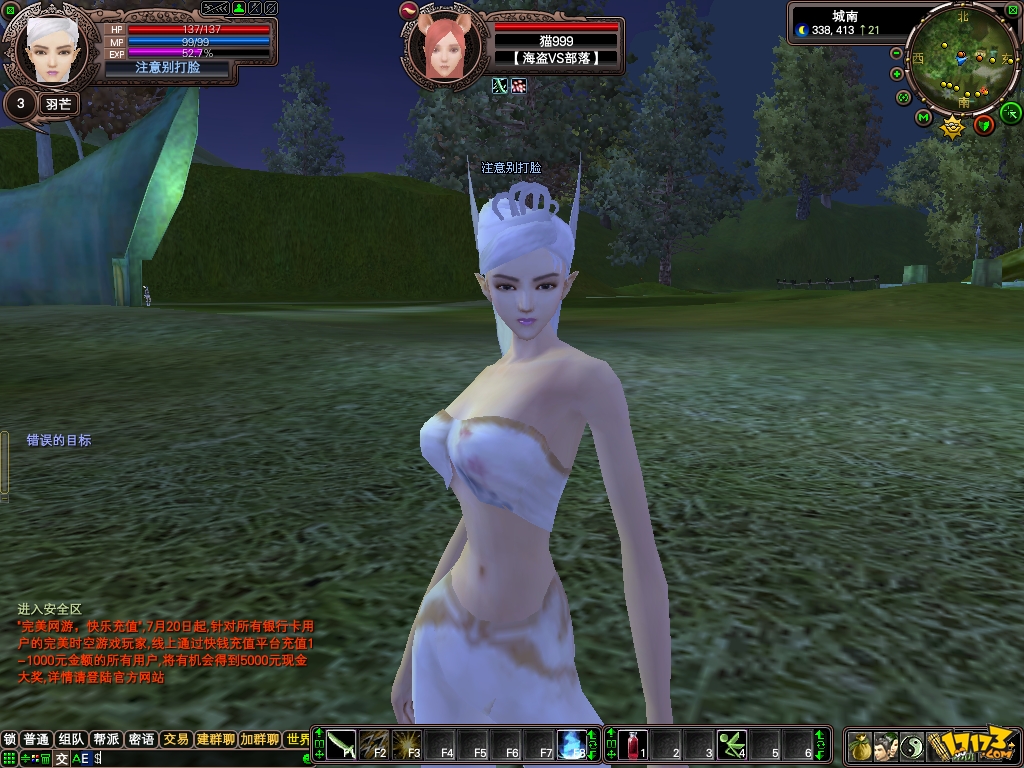Select the 组队 team chat channel
The width and height of the screenshot is (1024, 768).
pyautogui.click(x=71, y=740)
